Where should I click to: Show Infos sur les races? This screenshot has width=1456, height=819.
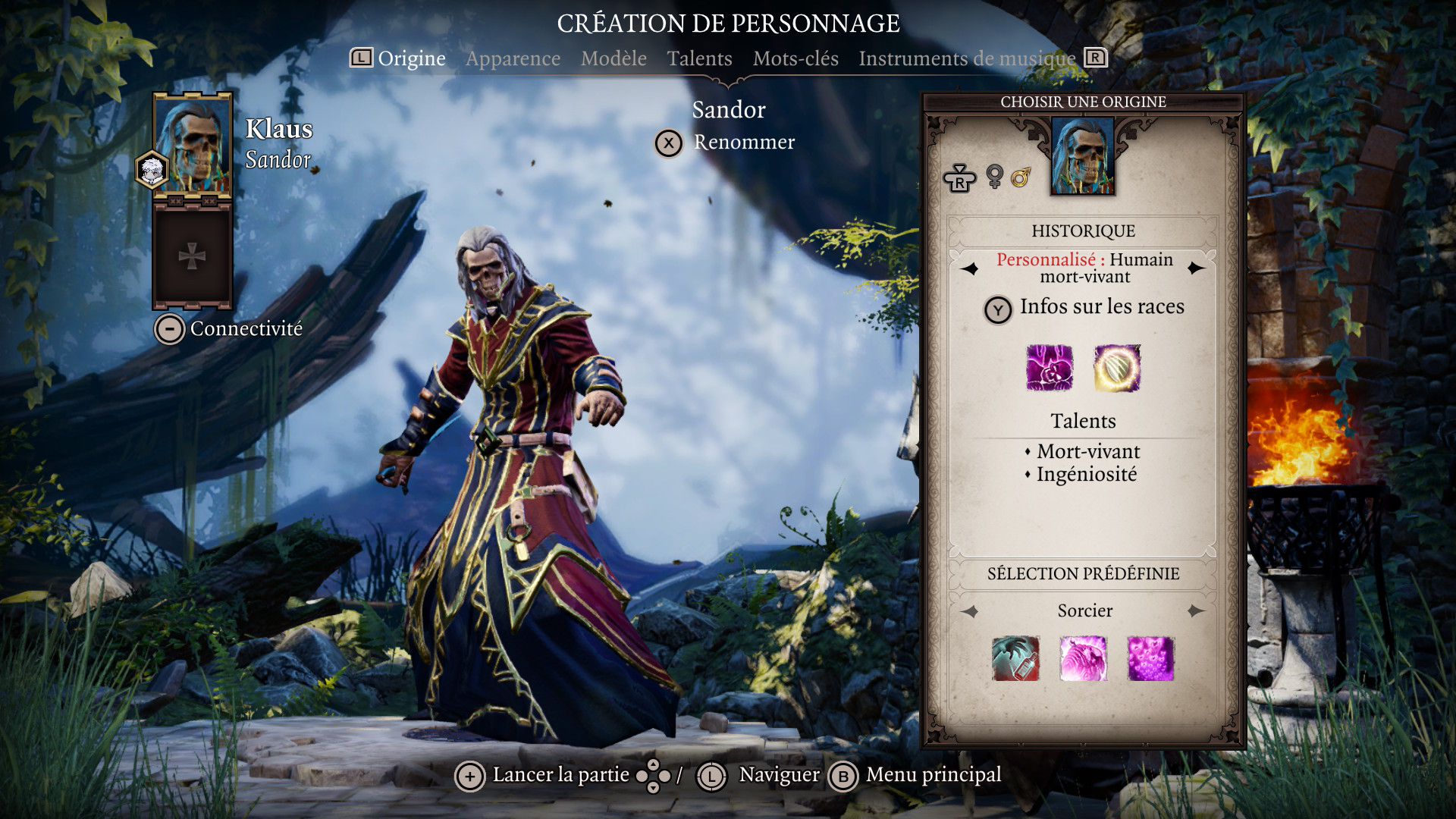[1101, 307]
